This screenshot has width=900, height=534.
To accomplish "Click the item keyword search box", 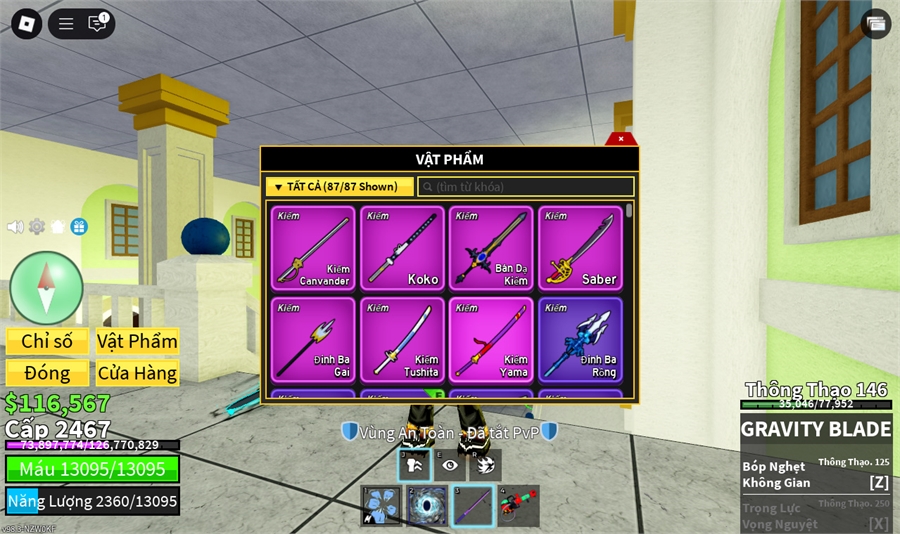I will pos(526,187).
